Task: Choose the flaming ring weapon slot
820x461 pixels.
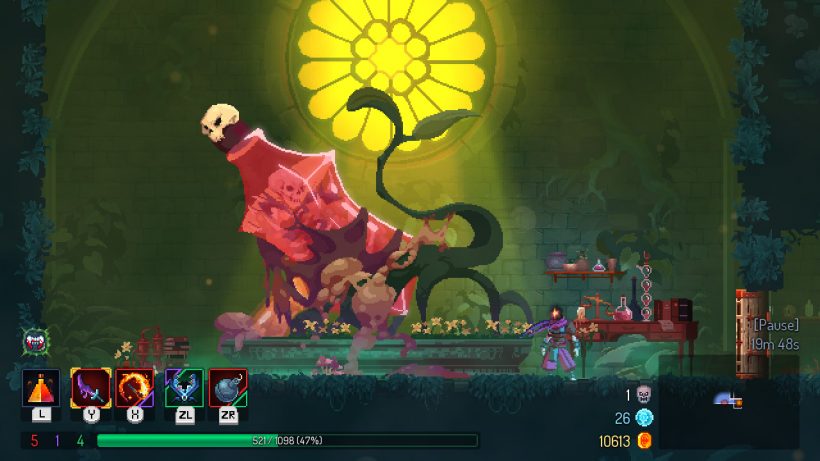Action: point(135,388)
